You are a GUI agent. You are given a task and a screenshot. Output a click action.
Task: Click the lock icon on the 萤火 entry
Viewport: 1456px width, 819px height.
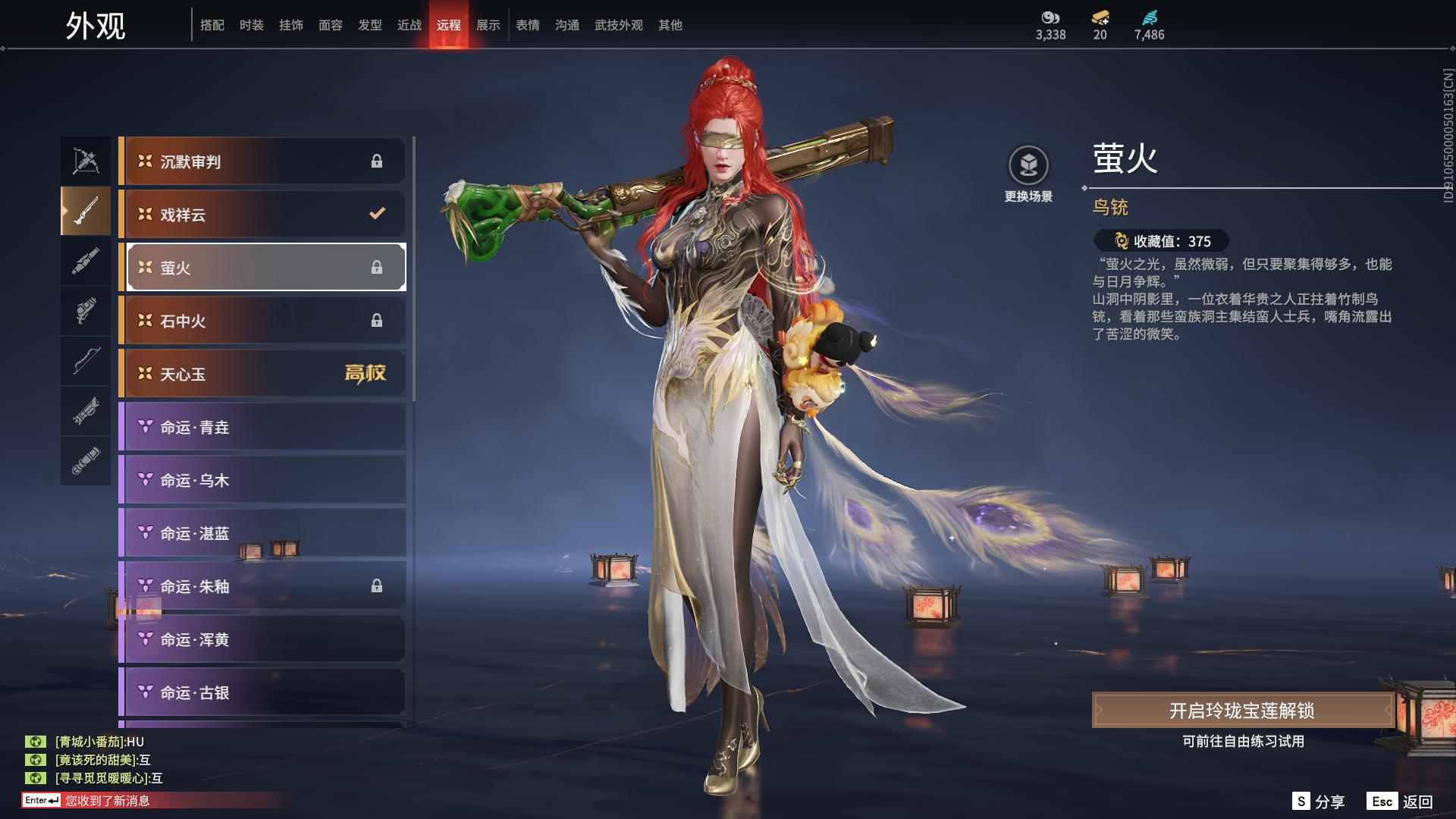tap(377, 267)
